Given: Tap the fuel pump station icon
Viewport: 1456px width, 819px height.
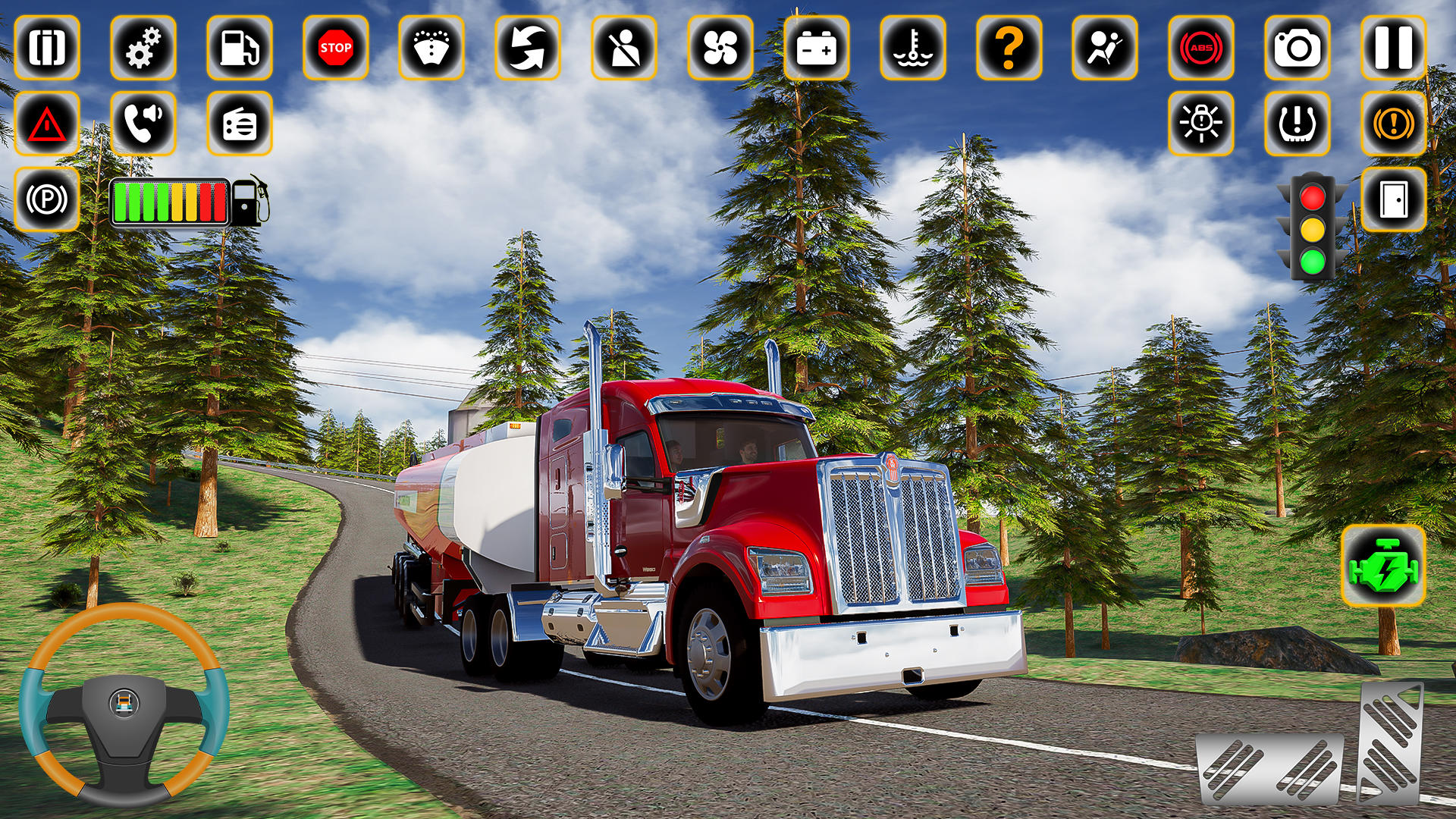Looking at the screenshot, I should pos(240,48).
